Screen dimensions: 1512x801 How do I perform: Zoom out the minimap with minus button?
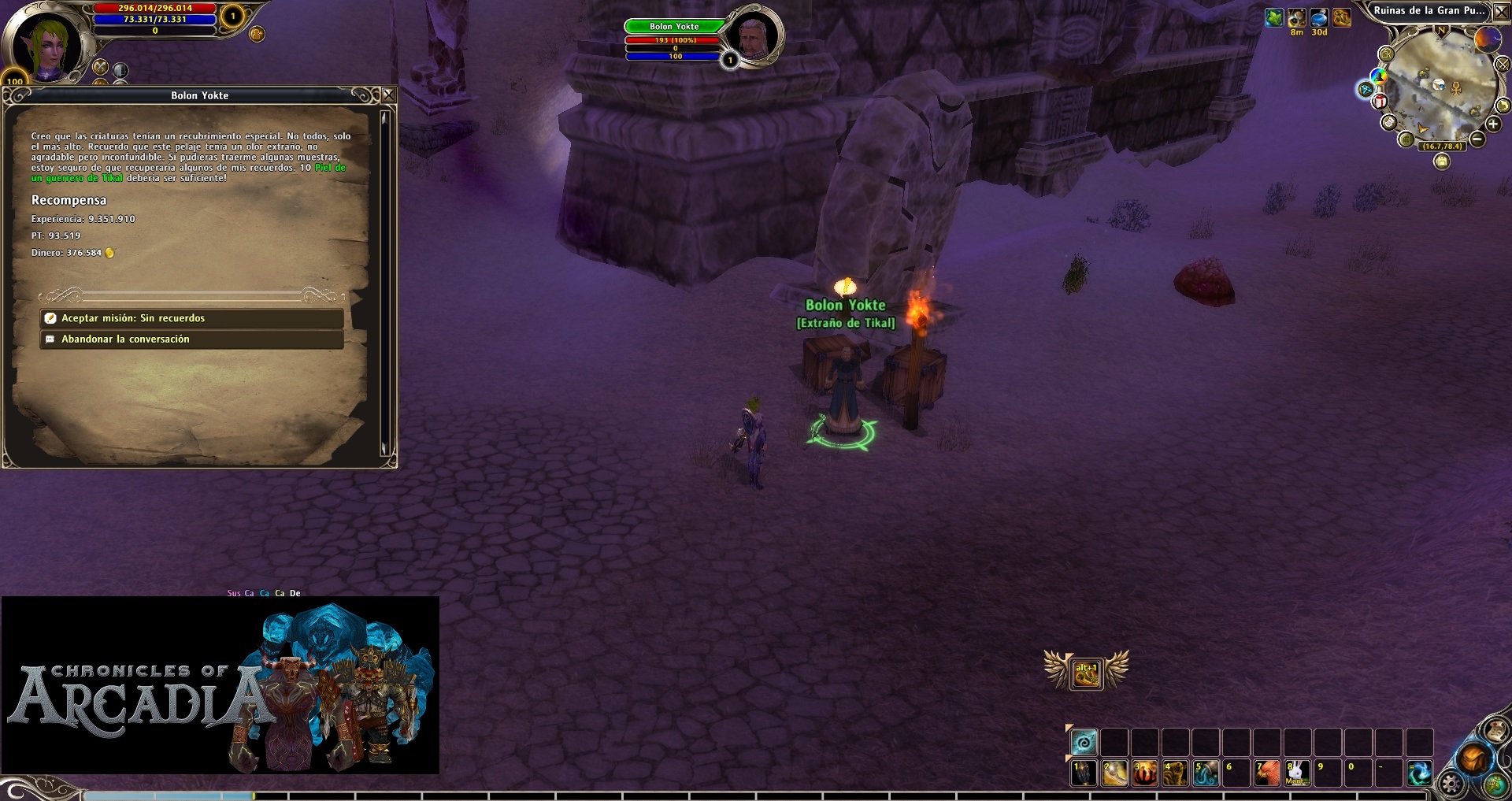pos(1477,140)
